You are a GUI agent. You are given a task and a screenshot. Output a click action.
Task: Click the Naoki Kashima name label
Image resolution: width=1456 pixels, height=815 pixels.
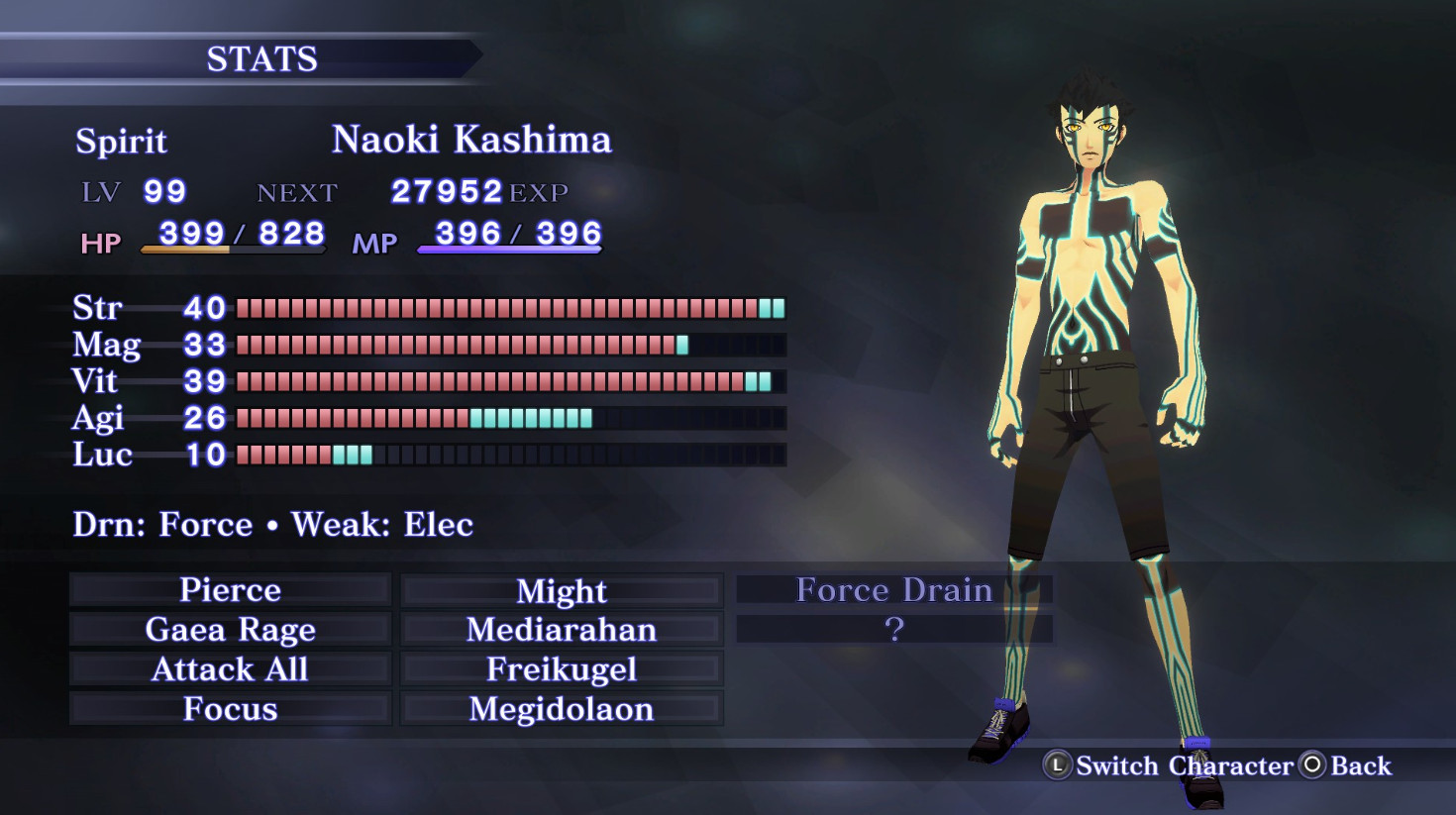coord(472,140)
